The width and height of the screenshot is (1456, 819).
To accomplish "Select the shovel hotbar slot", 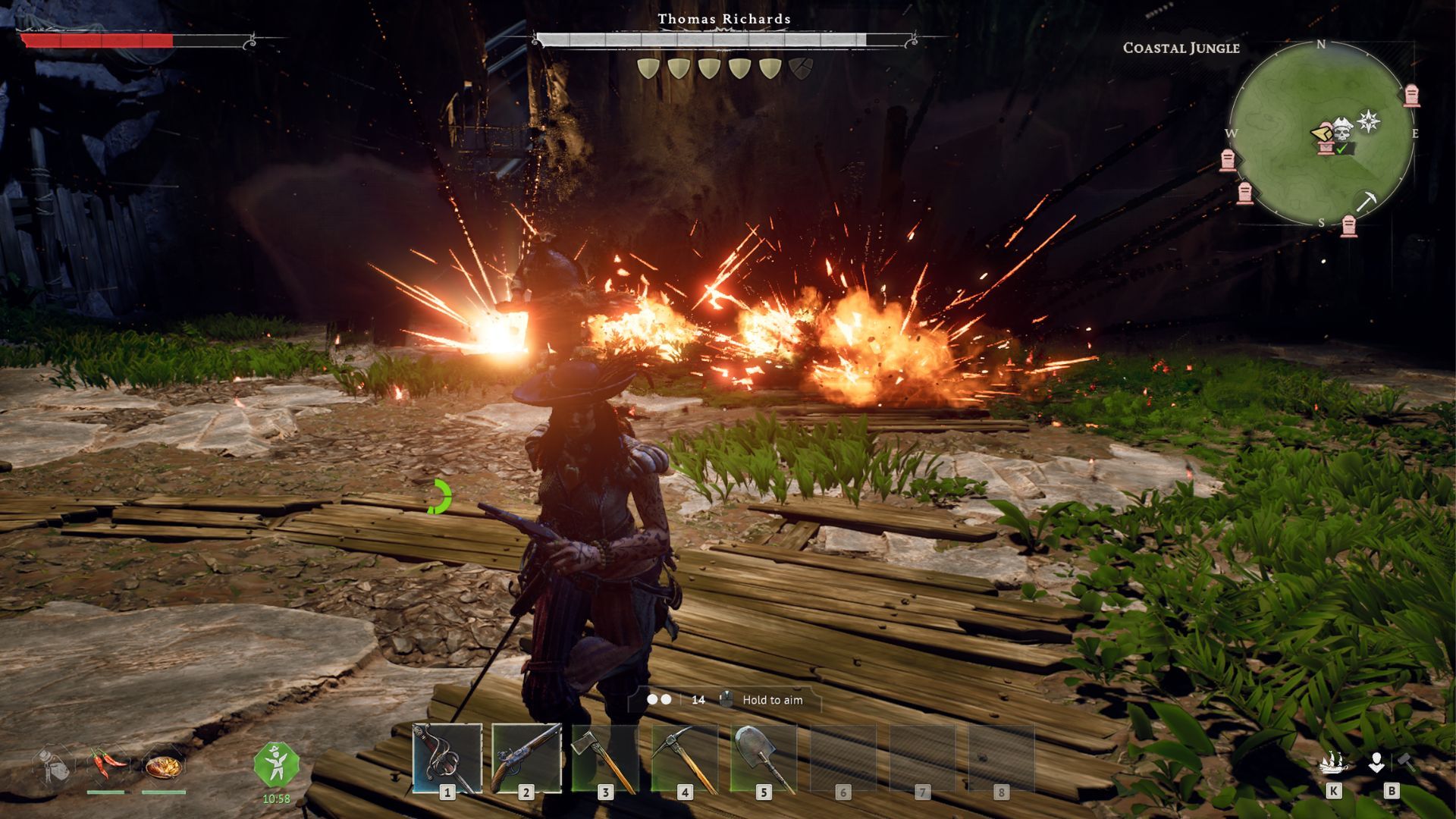I will pos(764,758).
